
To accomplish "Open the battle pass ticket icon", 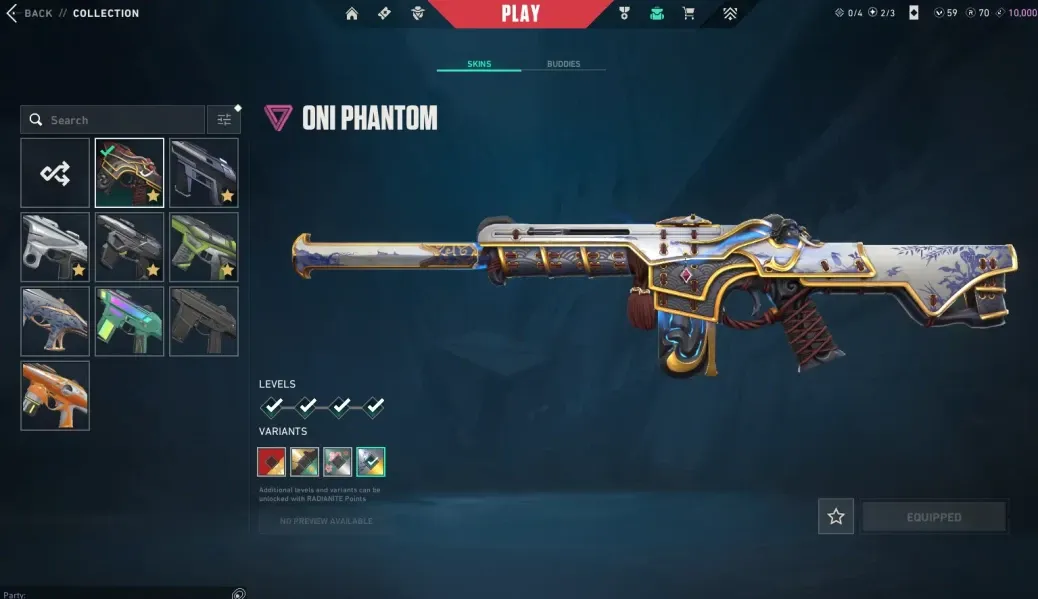I will 385,14.
